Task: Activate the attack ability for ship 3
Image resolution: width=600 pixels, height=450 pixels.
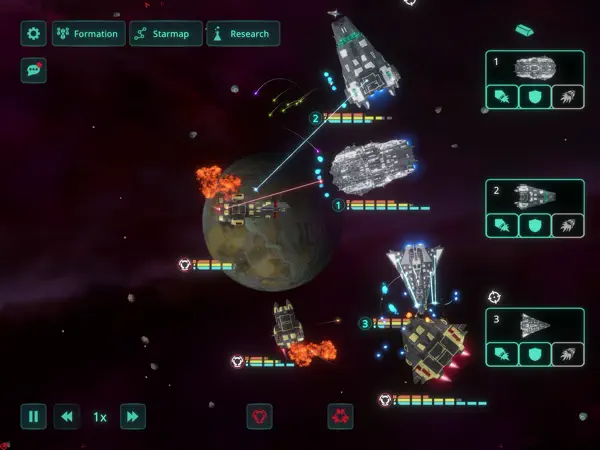Action: [x=502, y=354]
